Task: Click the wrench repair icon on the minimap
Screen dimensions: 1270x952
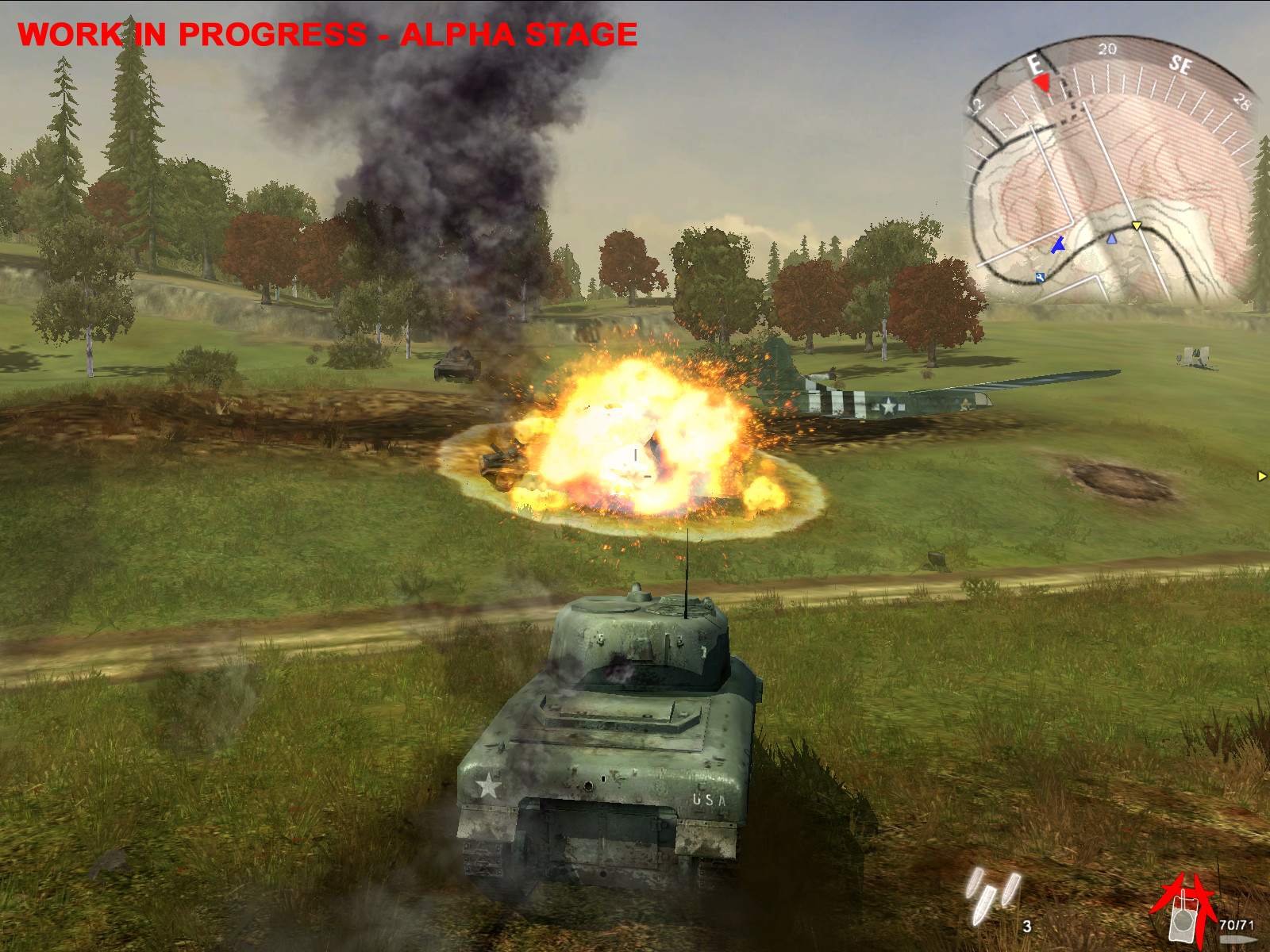Action: 1040,277
